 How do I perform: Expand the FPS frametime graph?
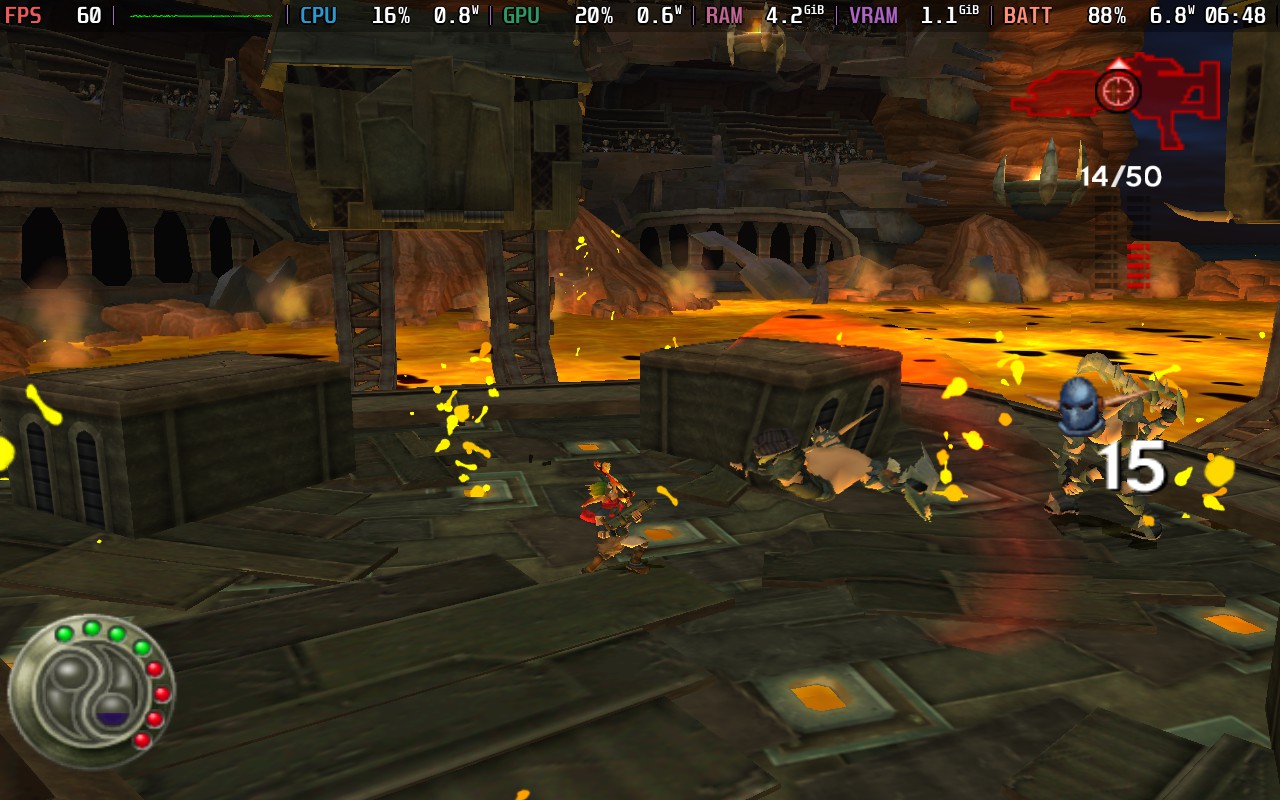point(200,15)
